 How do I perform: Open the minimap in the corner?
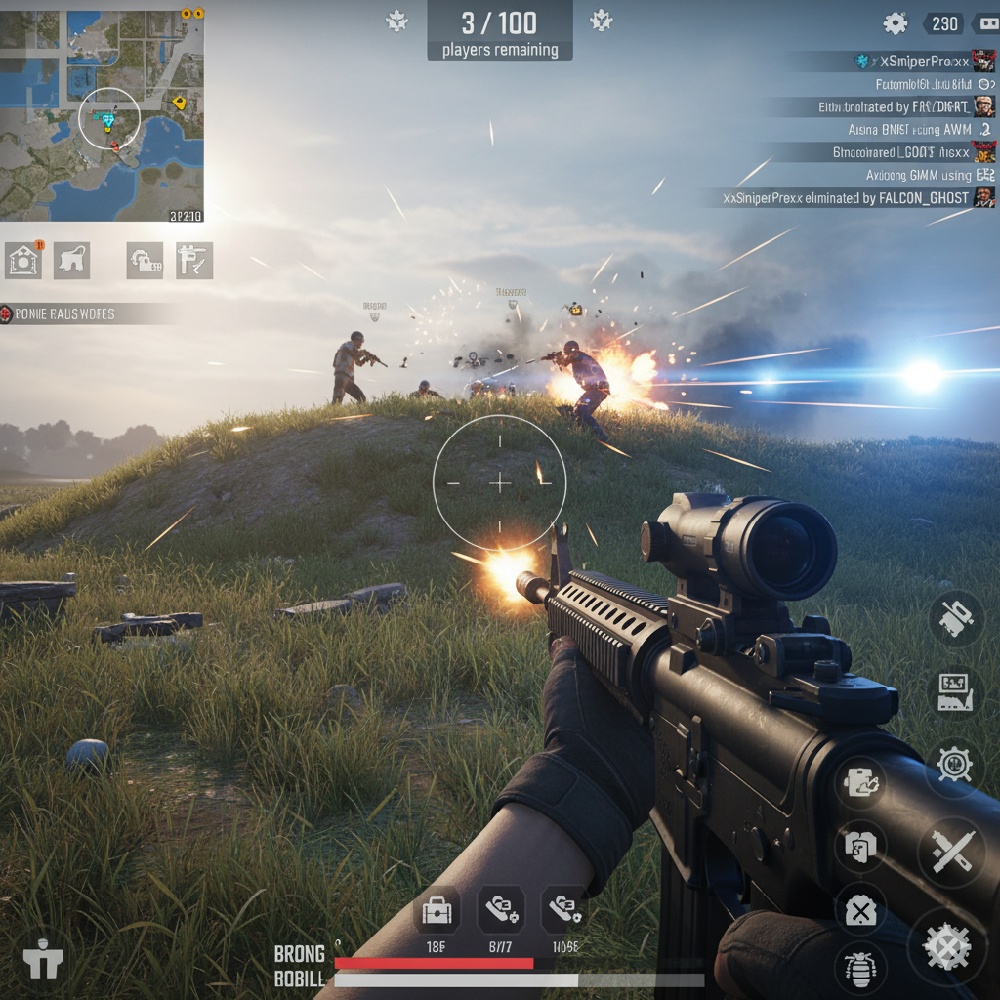[x=102, y=116]
